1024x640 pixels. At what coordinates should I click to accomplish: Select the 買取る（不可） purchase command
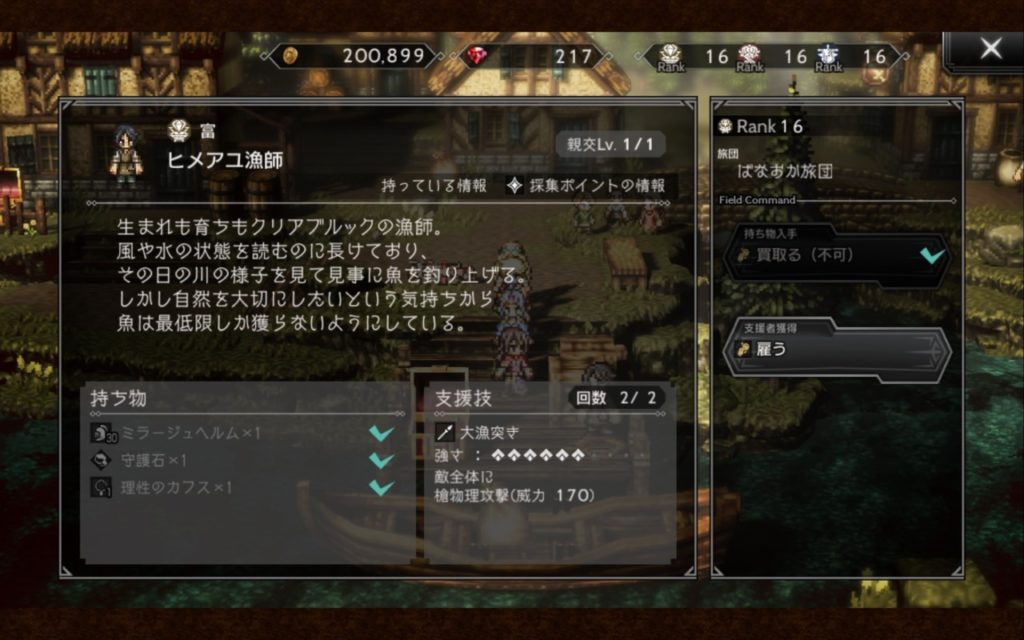click(x=836, y=256)
